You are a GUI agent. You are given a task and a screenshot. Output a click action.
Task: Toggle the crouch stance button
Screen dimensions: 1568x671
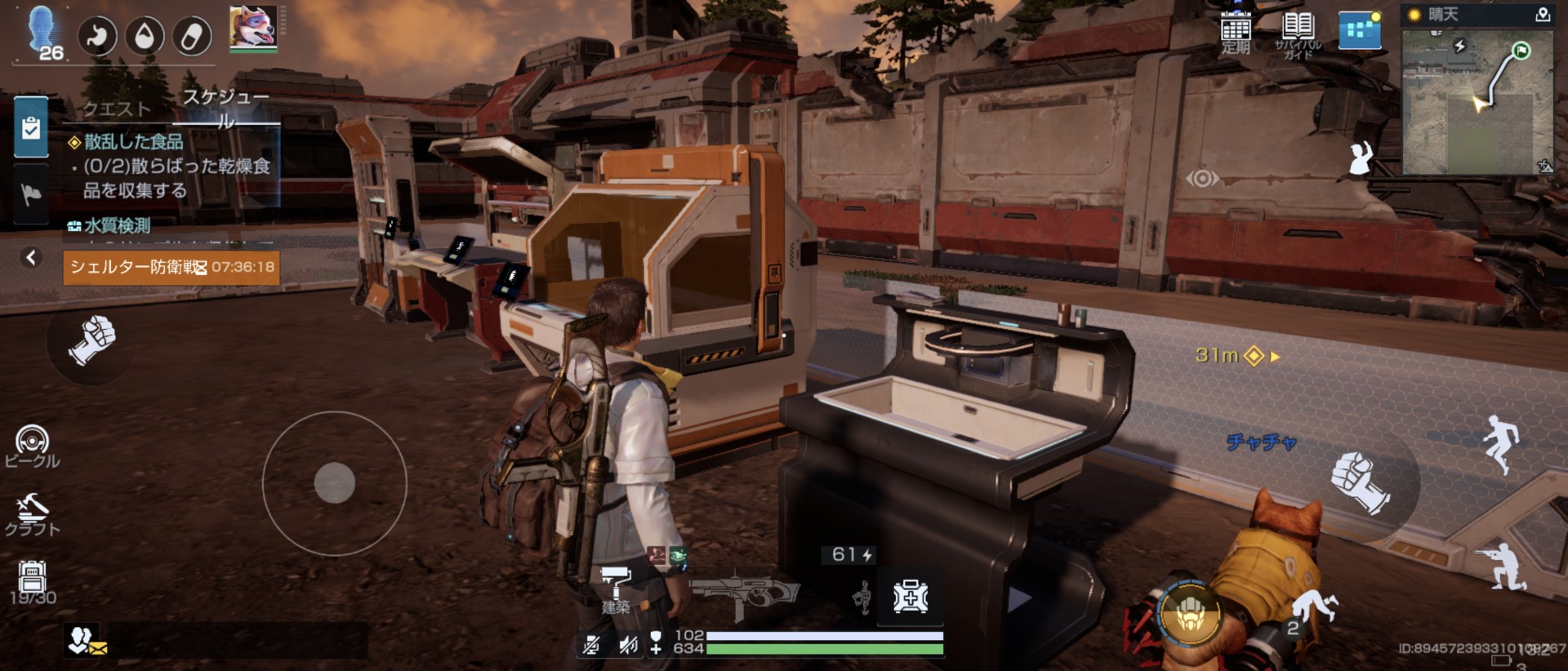1502,567
